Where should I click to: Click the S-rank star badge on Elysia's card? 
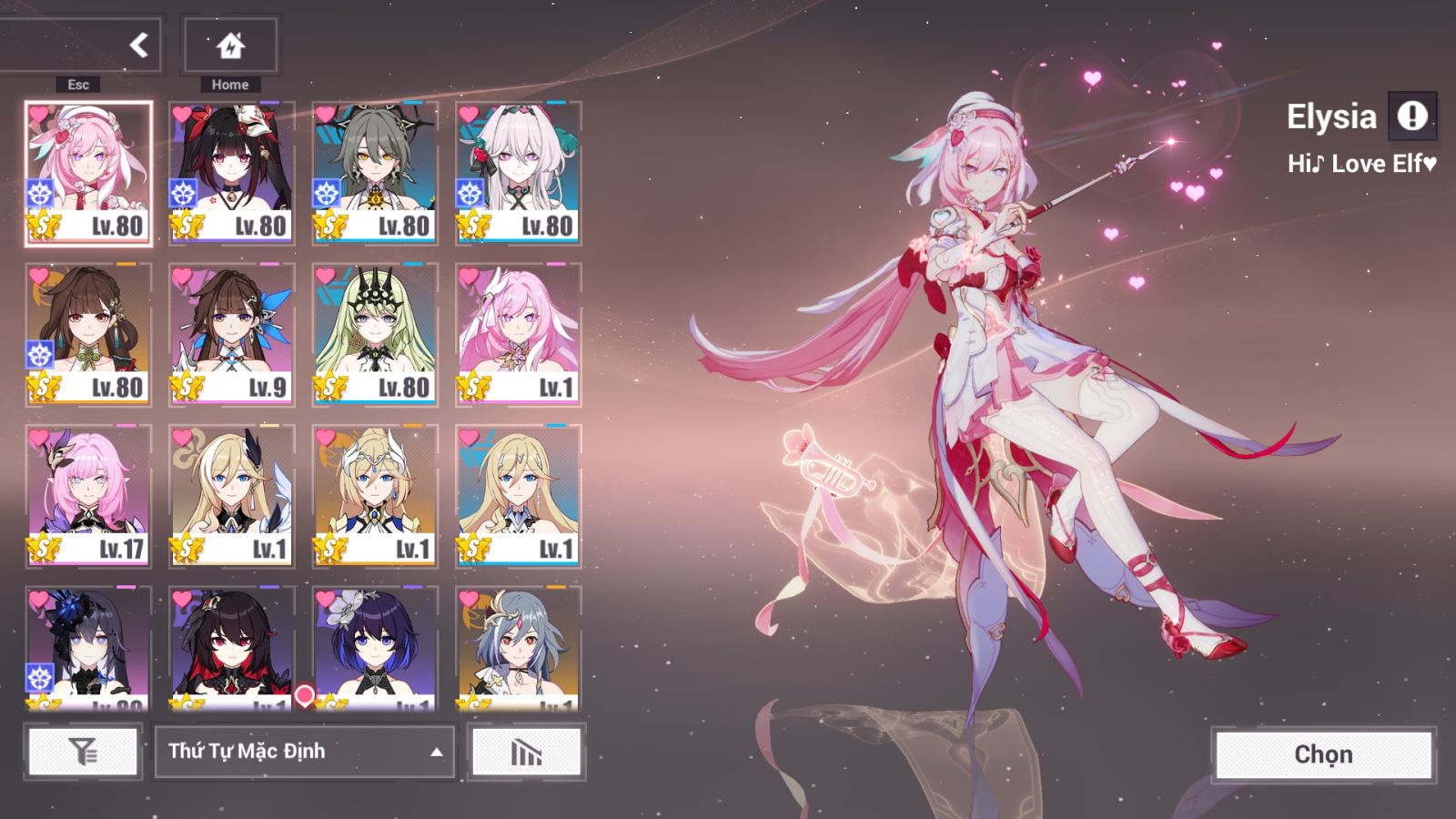click(44, 224)
